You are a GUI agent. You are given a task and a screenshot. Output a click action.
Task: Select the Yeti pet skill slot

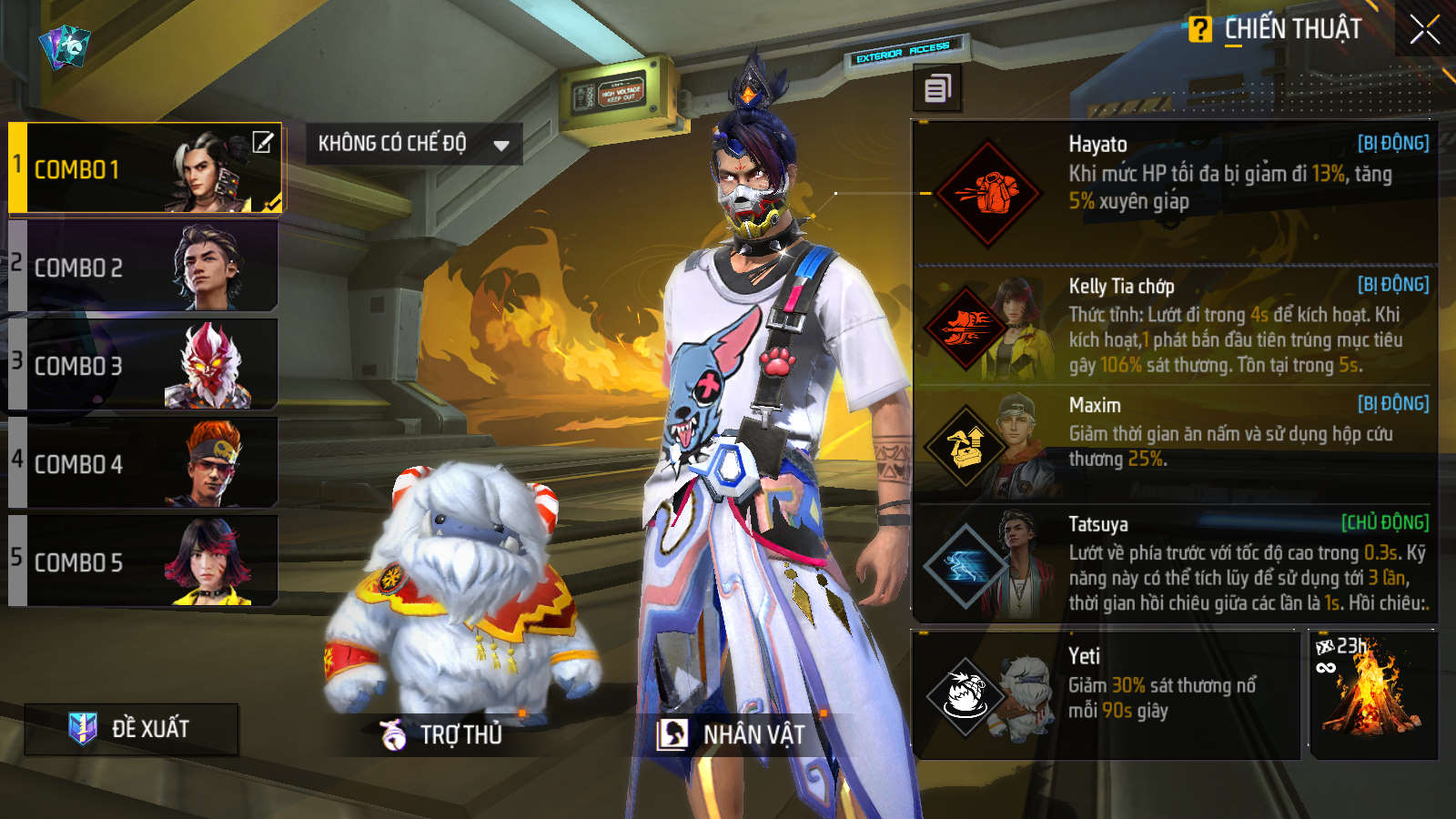click(1106, 695)
